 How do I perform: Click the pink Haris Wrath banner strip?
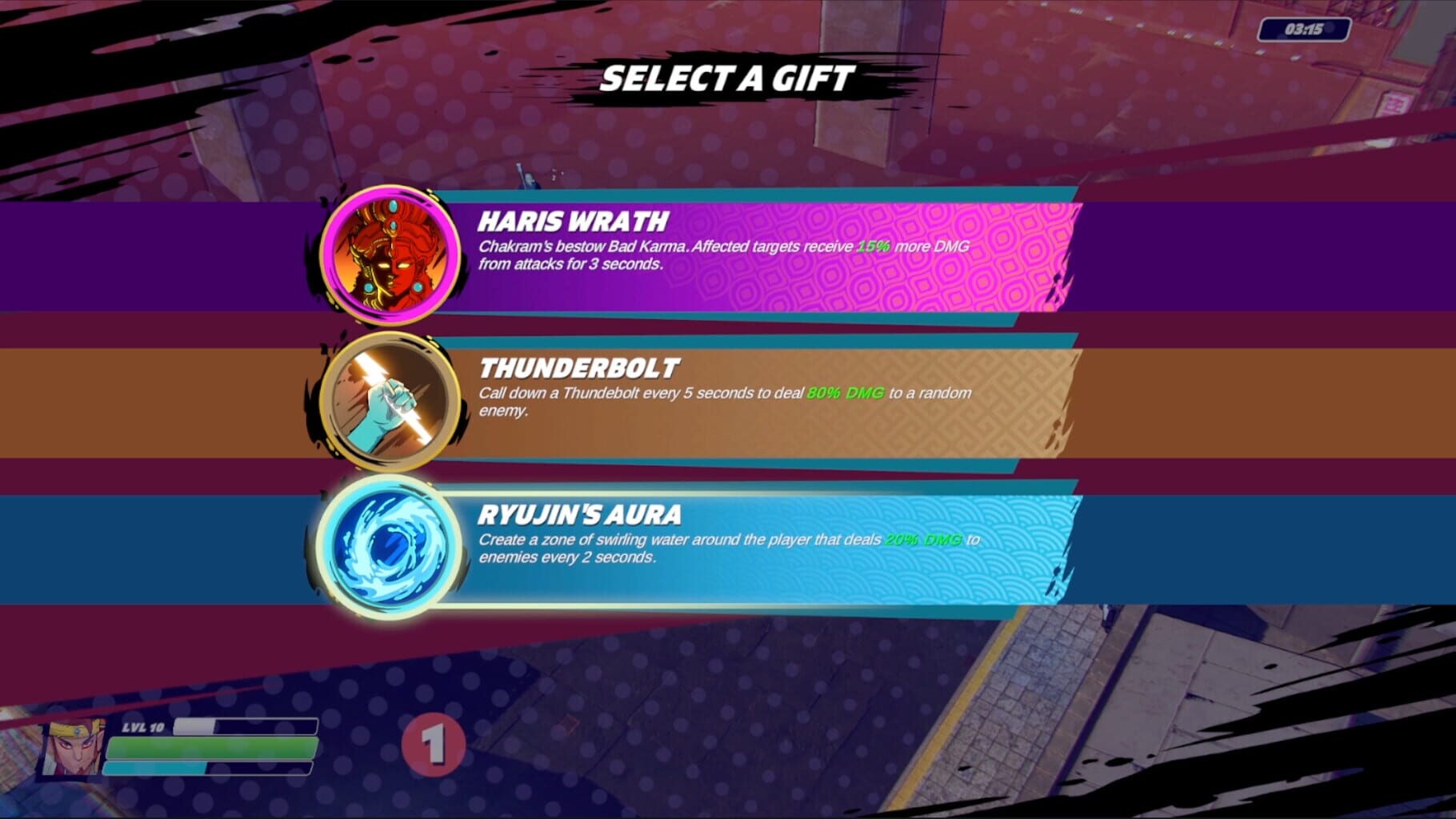(x=960, y=254)
